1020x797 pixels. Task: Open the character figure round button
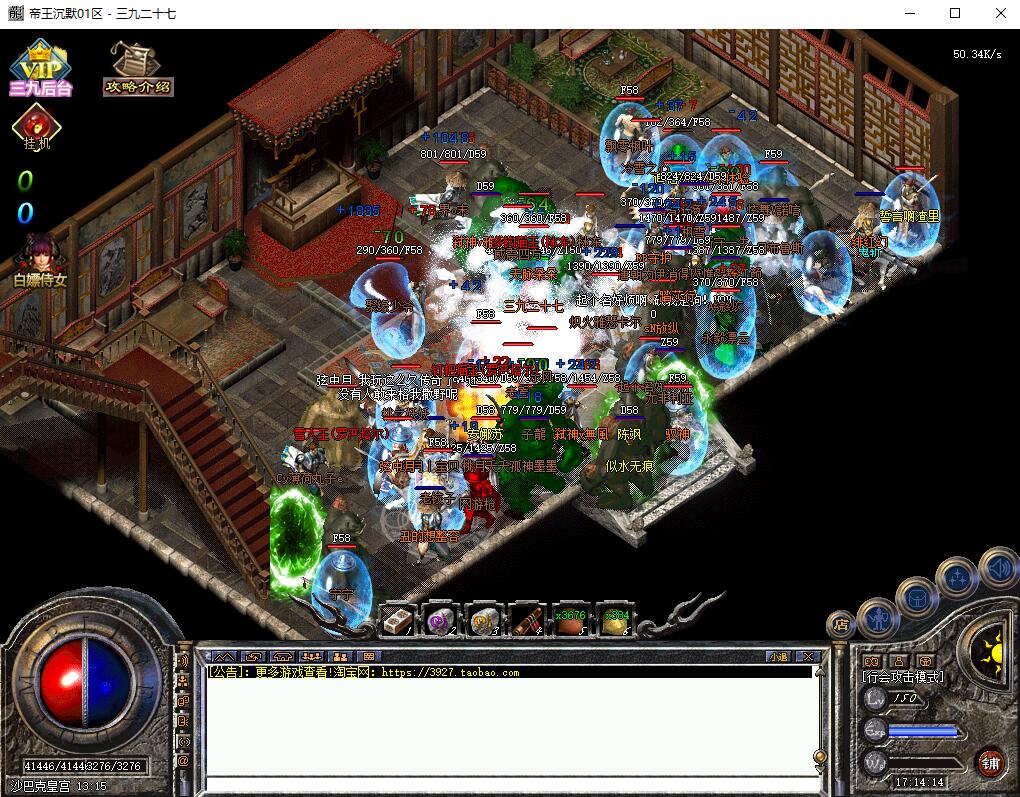[877, 615]
